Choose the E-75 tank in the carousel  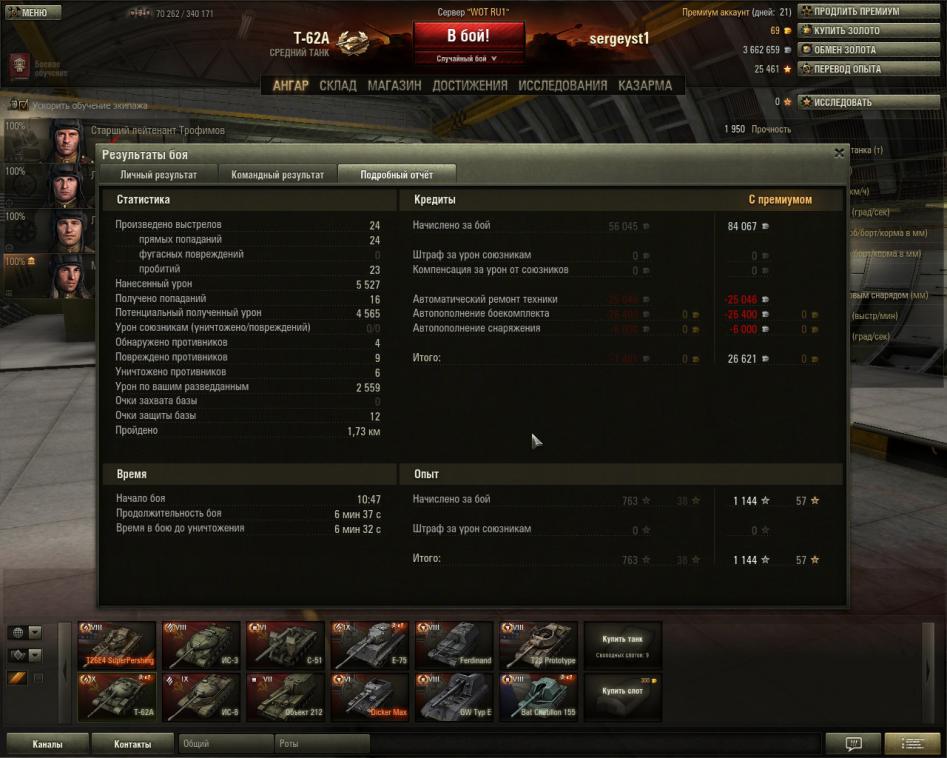369,645
